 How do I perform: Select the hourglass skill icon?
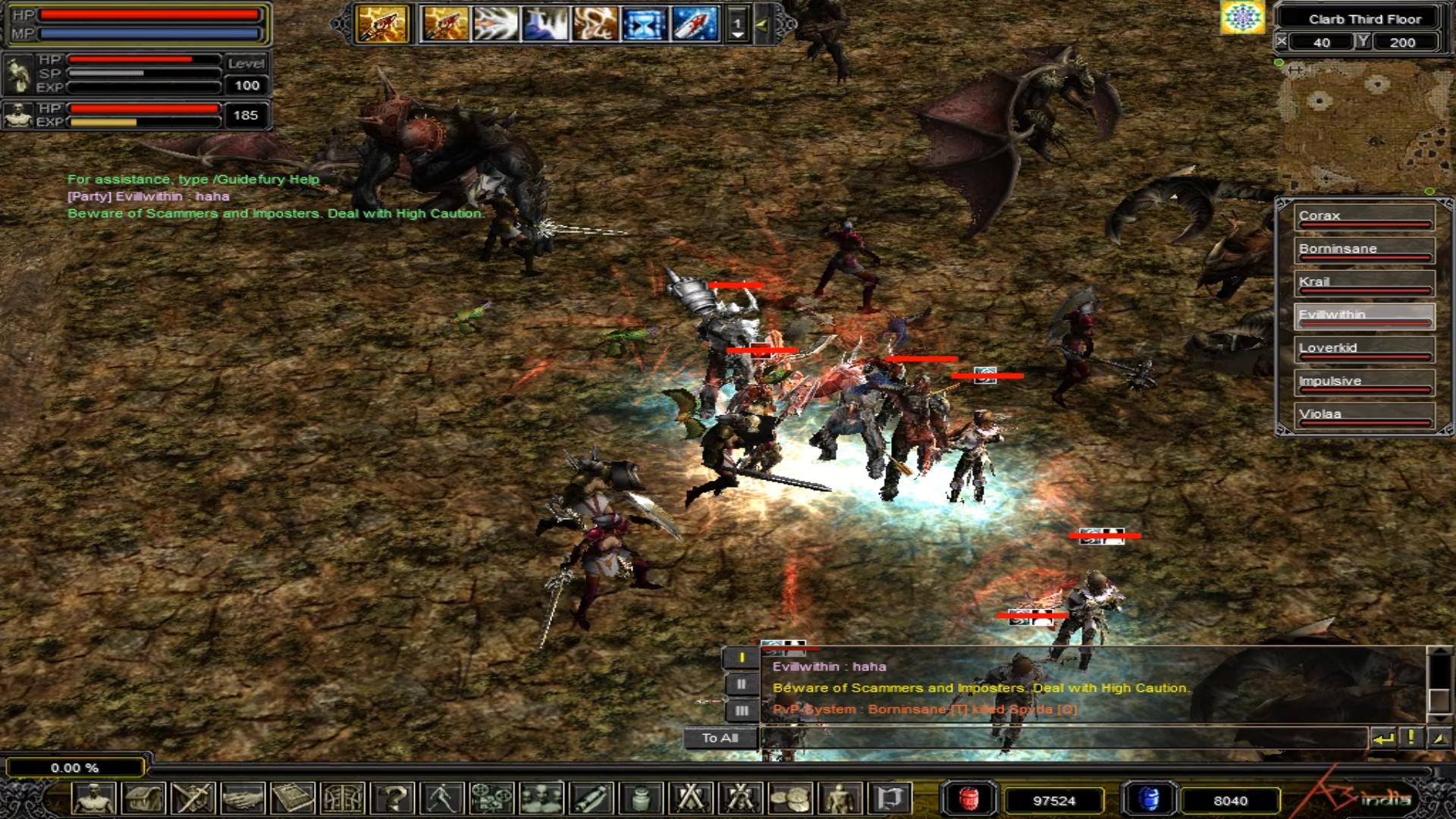coord(645,24)
